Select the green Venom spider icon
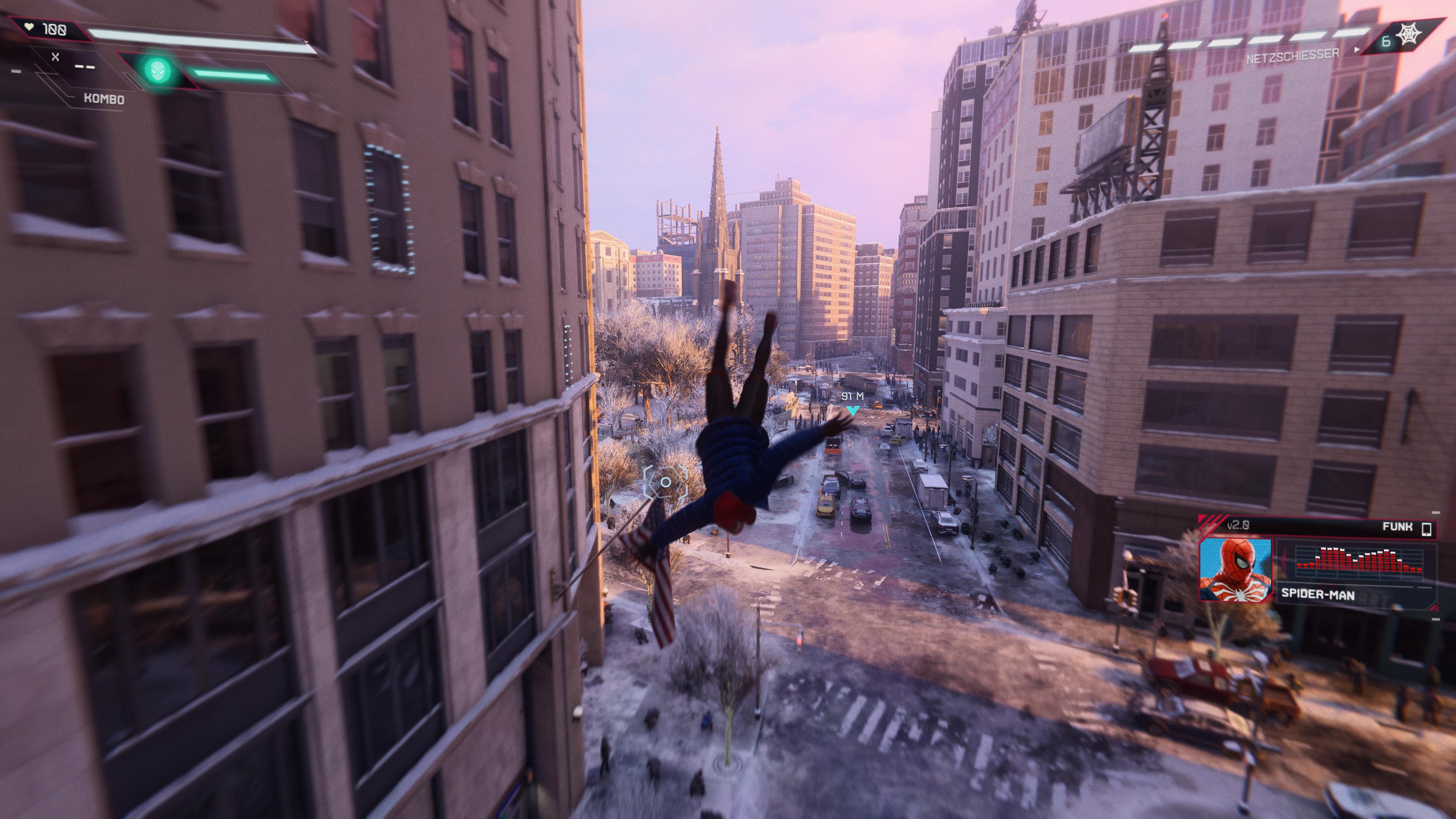Image resolution: width=1456 pixels, height=819 pixels. tap(158, 70)
